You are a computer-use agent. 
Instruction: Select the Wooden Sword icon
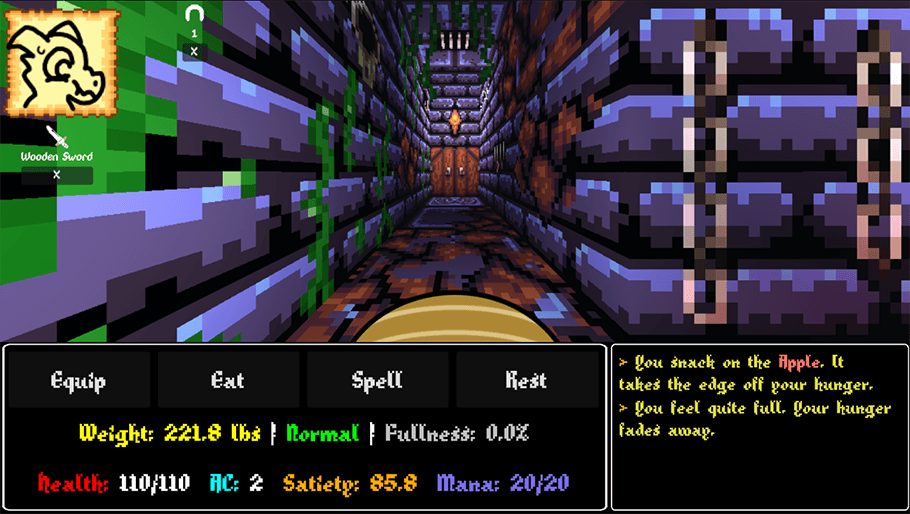tap(57, 136)
